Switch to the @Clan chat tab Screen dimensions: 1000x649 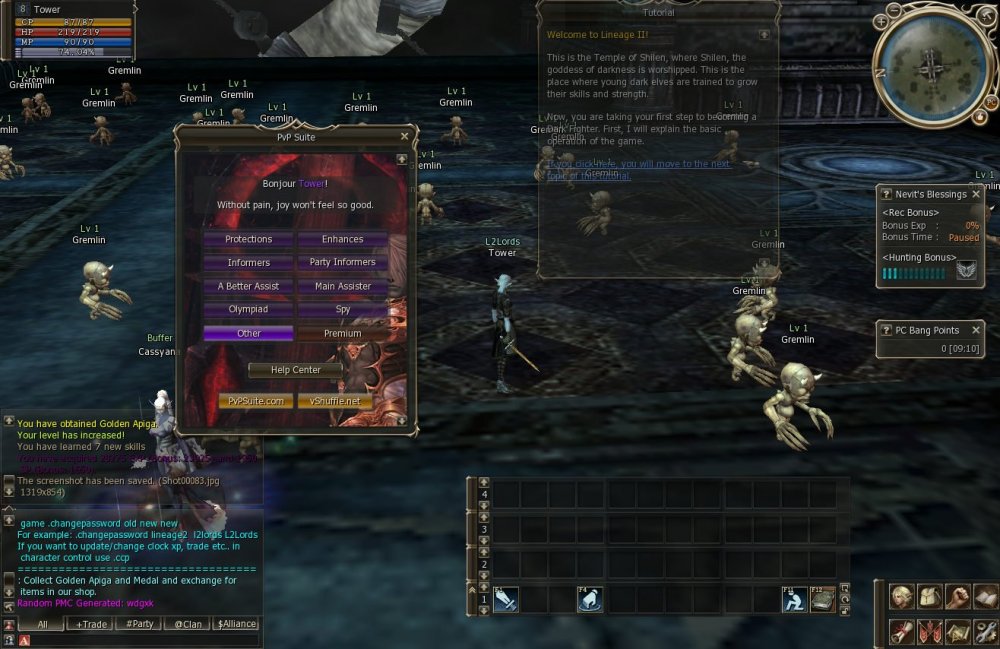(x=187, y=624)
